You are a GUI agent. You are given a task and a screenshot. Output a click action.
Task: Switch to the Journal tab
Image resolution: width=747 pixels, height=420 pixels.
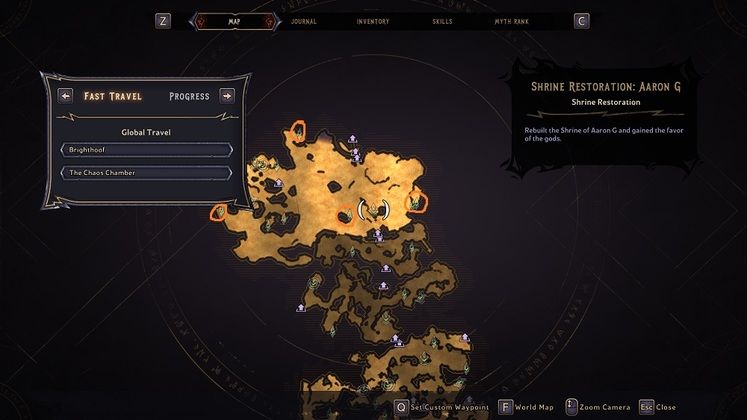[303, 21]
